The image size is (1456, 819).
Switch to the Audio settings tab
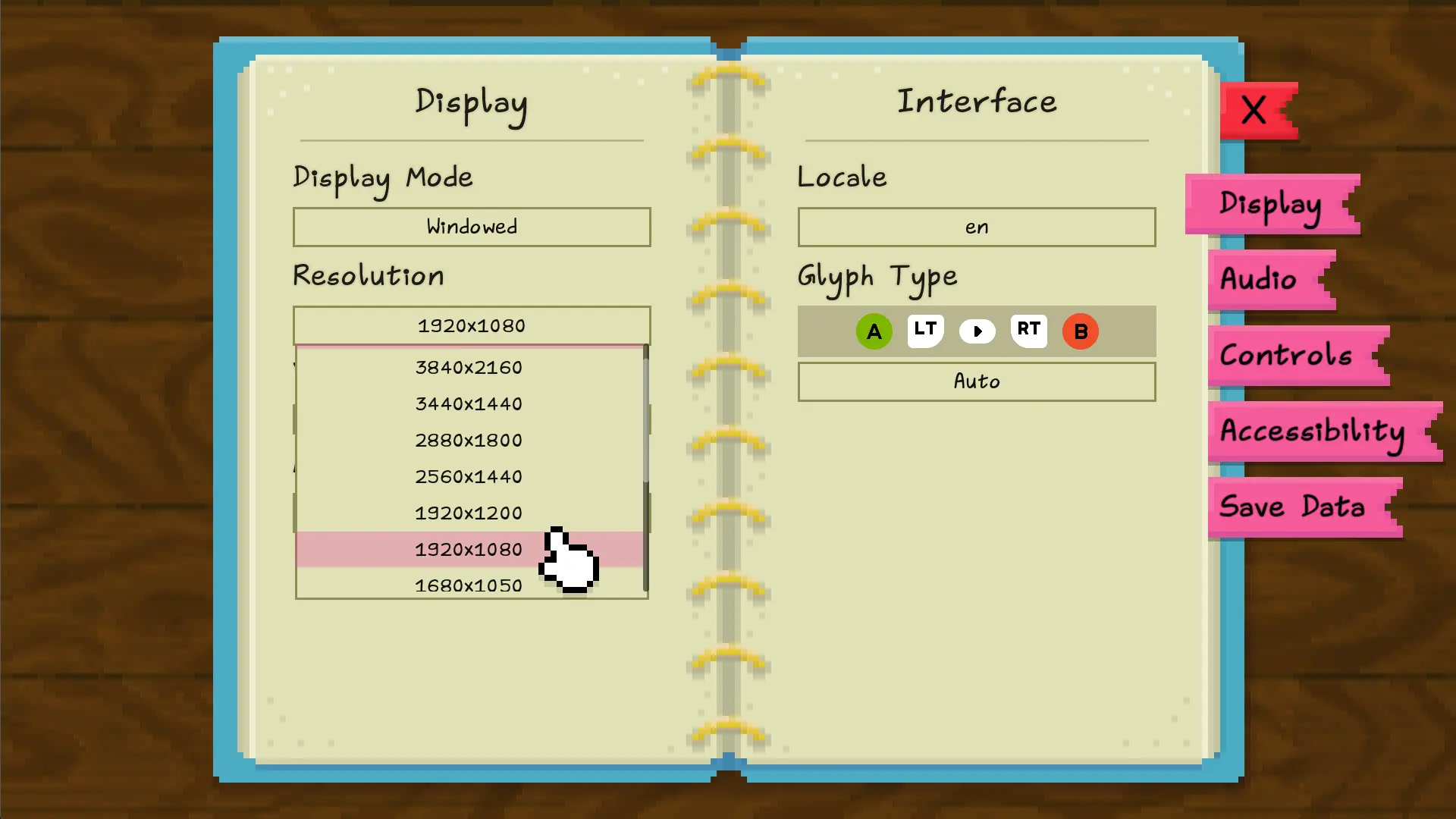pos(1260,280)
